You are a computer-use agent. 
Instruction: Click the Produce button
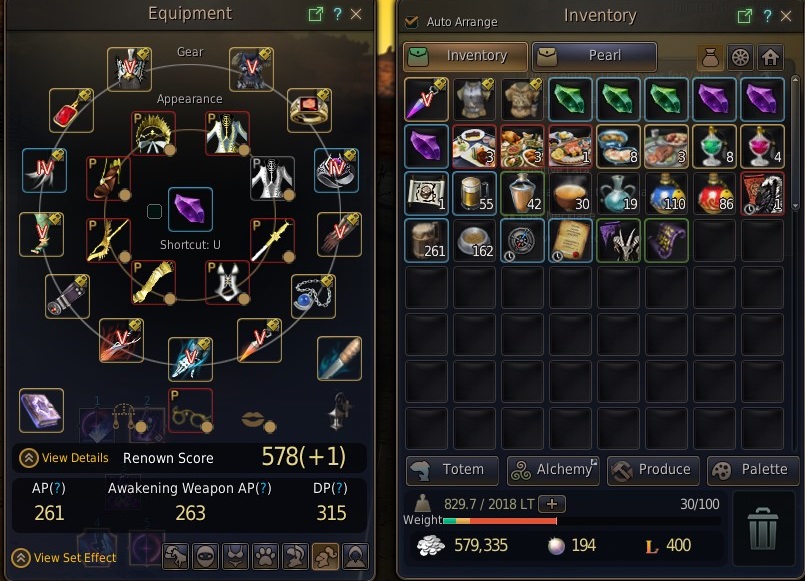click(x=651, y=469)
